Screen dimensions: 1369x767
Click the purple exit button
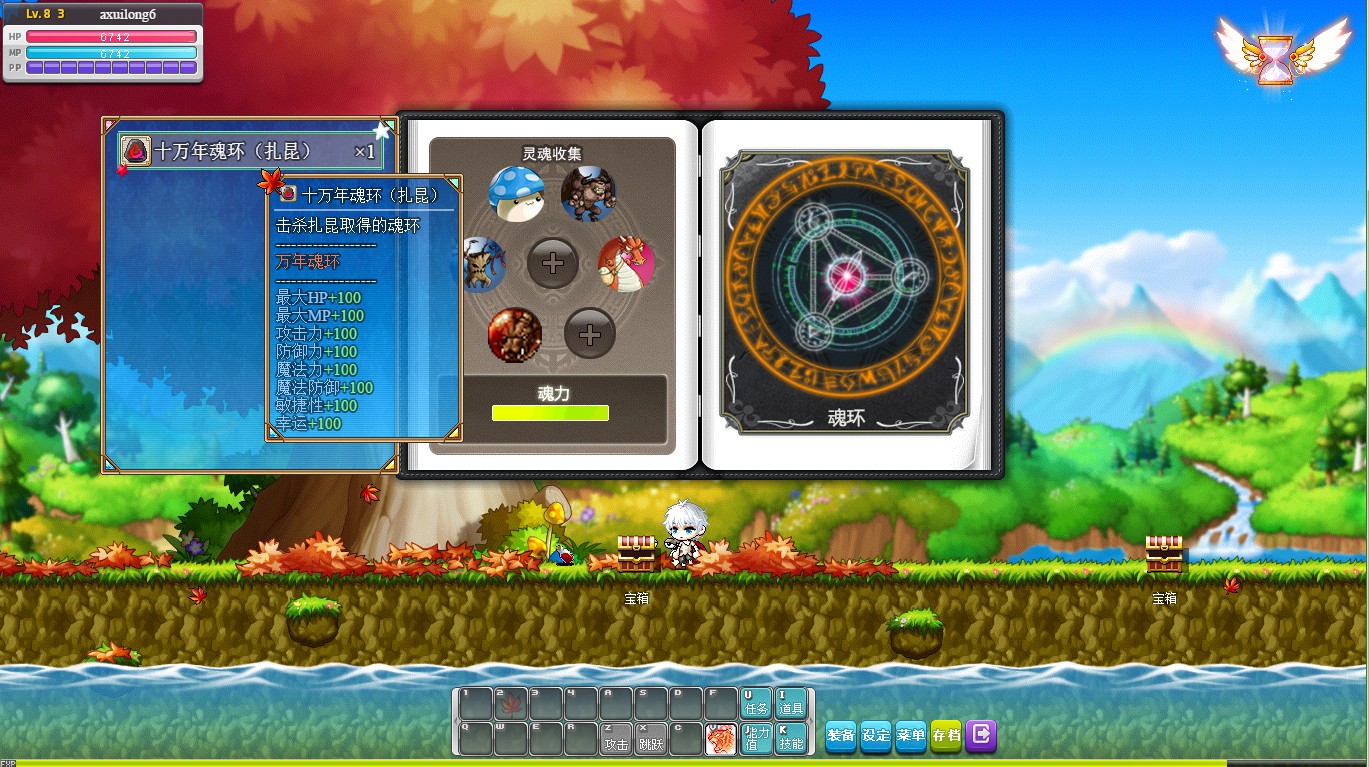pyautogui.click(x=981, y=735)
